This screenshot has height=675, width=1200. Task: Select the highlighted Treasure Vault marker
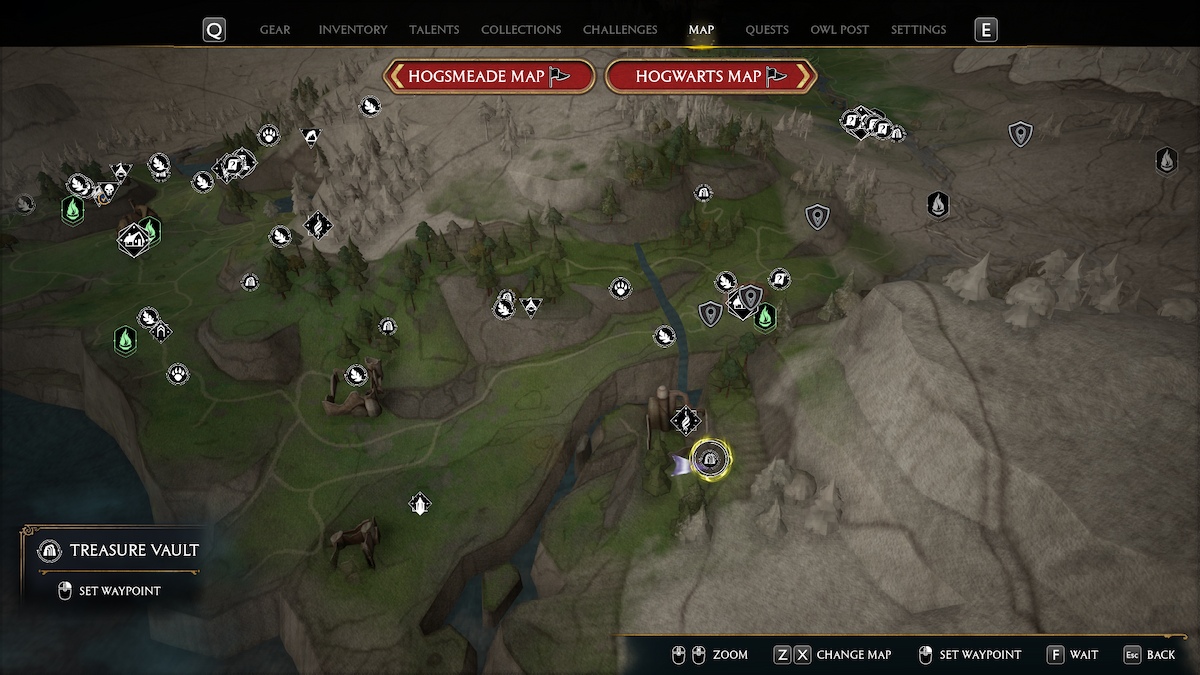point(710,459)
